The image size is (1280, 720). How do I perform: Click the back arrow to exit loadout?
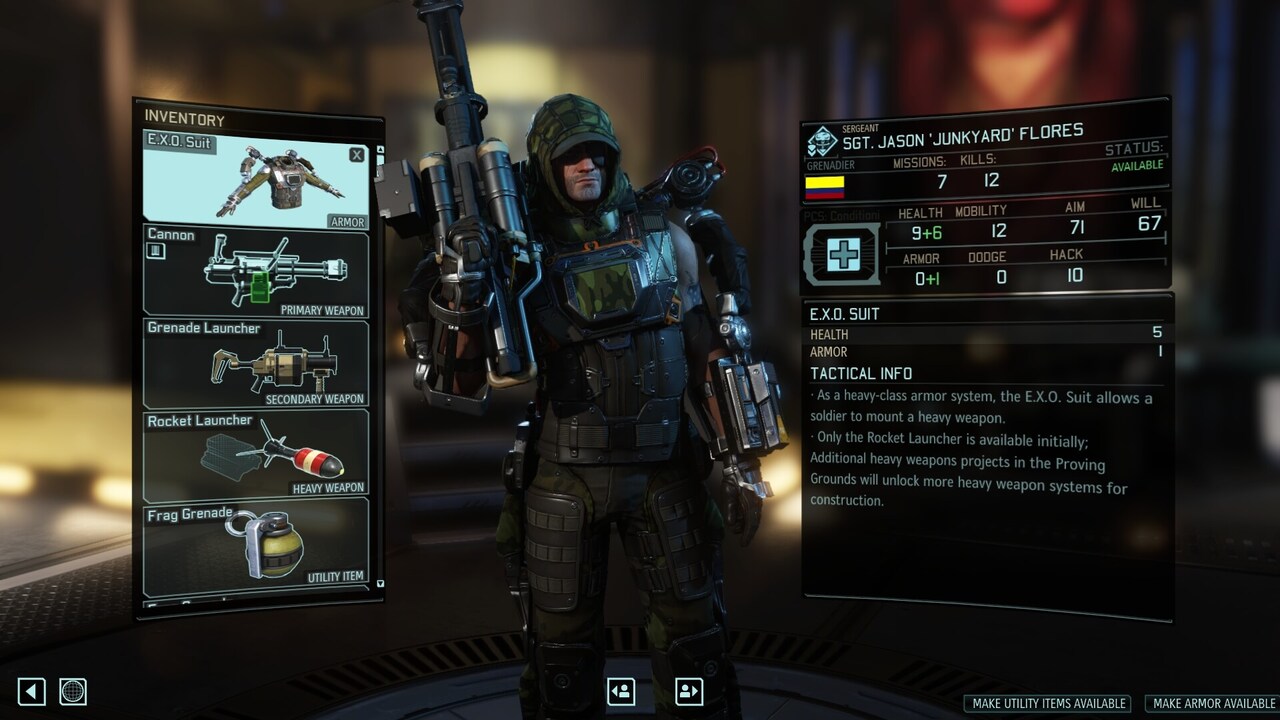pos(29,691)
